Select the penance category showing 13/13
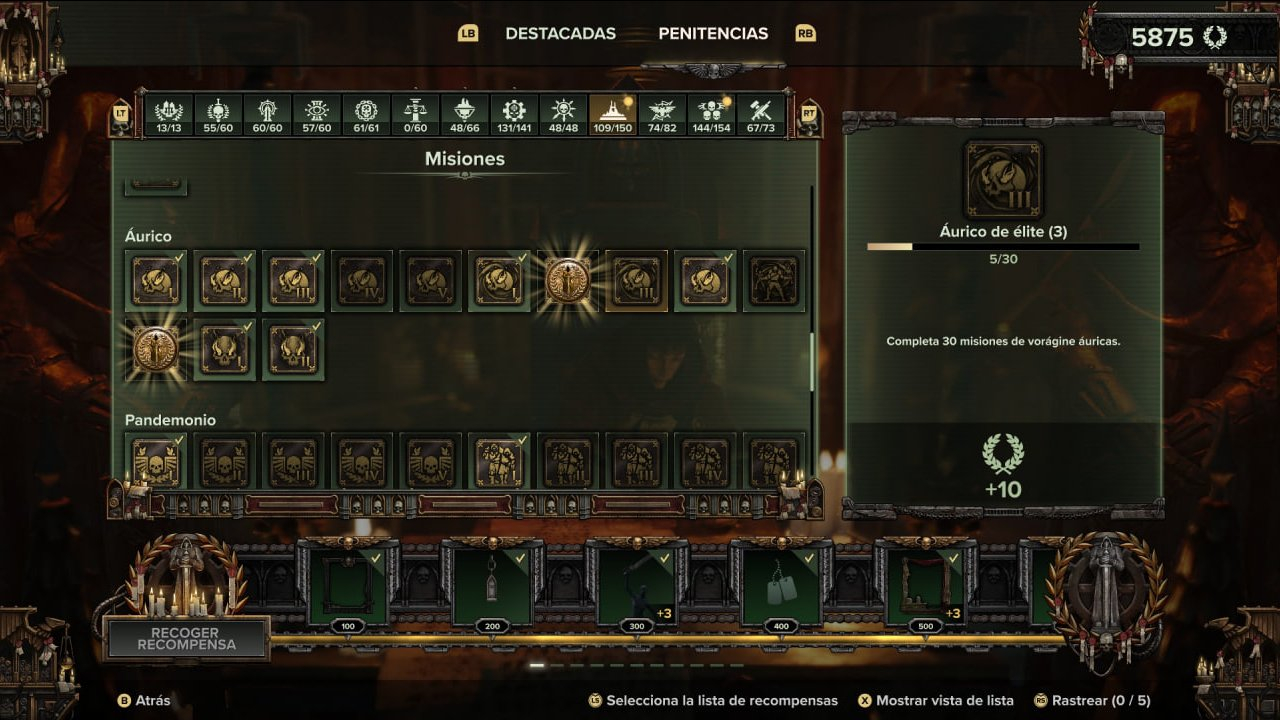 169,115
